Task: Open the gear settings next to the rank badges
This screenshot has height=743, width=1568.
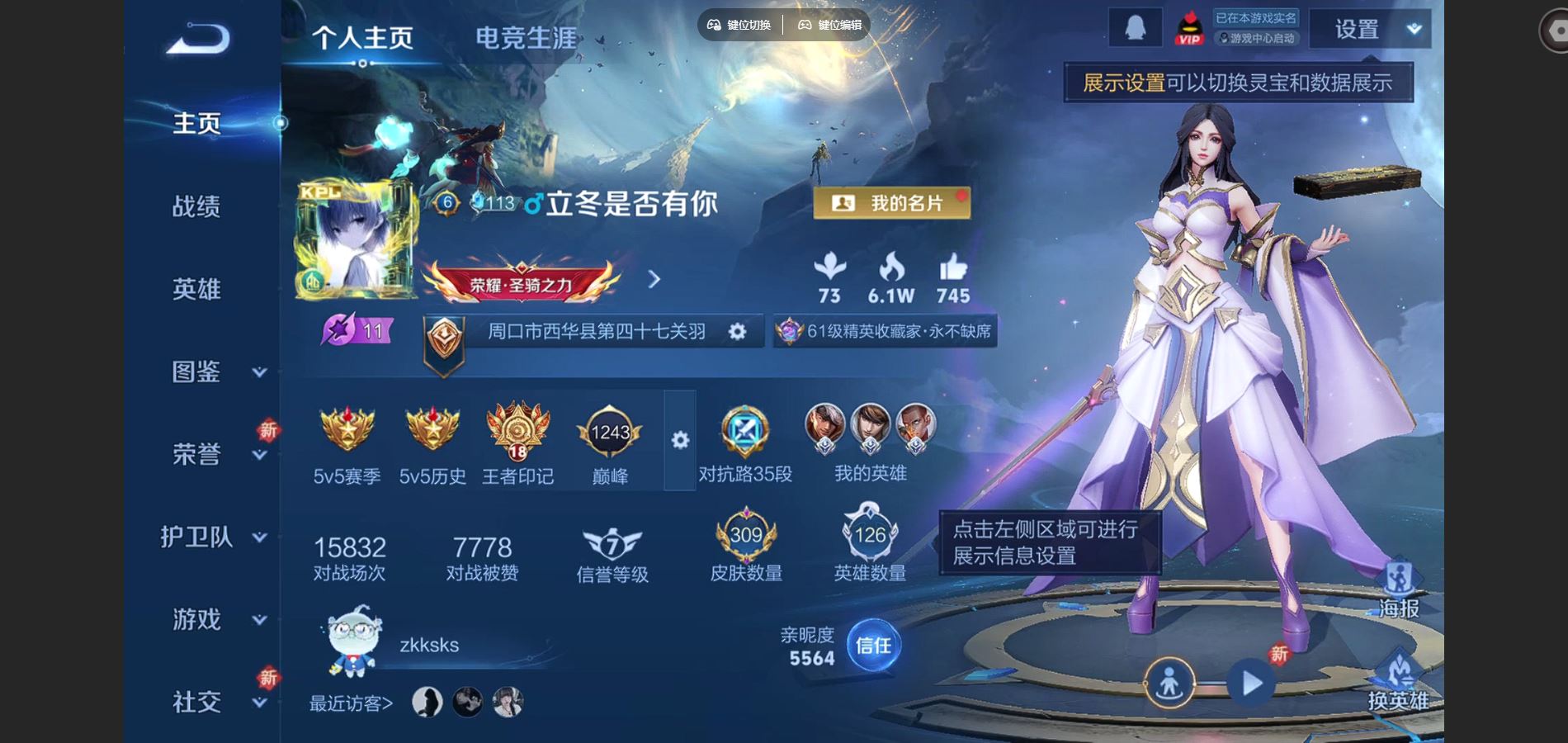Action: click(679, 442)
